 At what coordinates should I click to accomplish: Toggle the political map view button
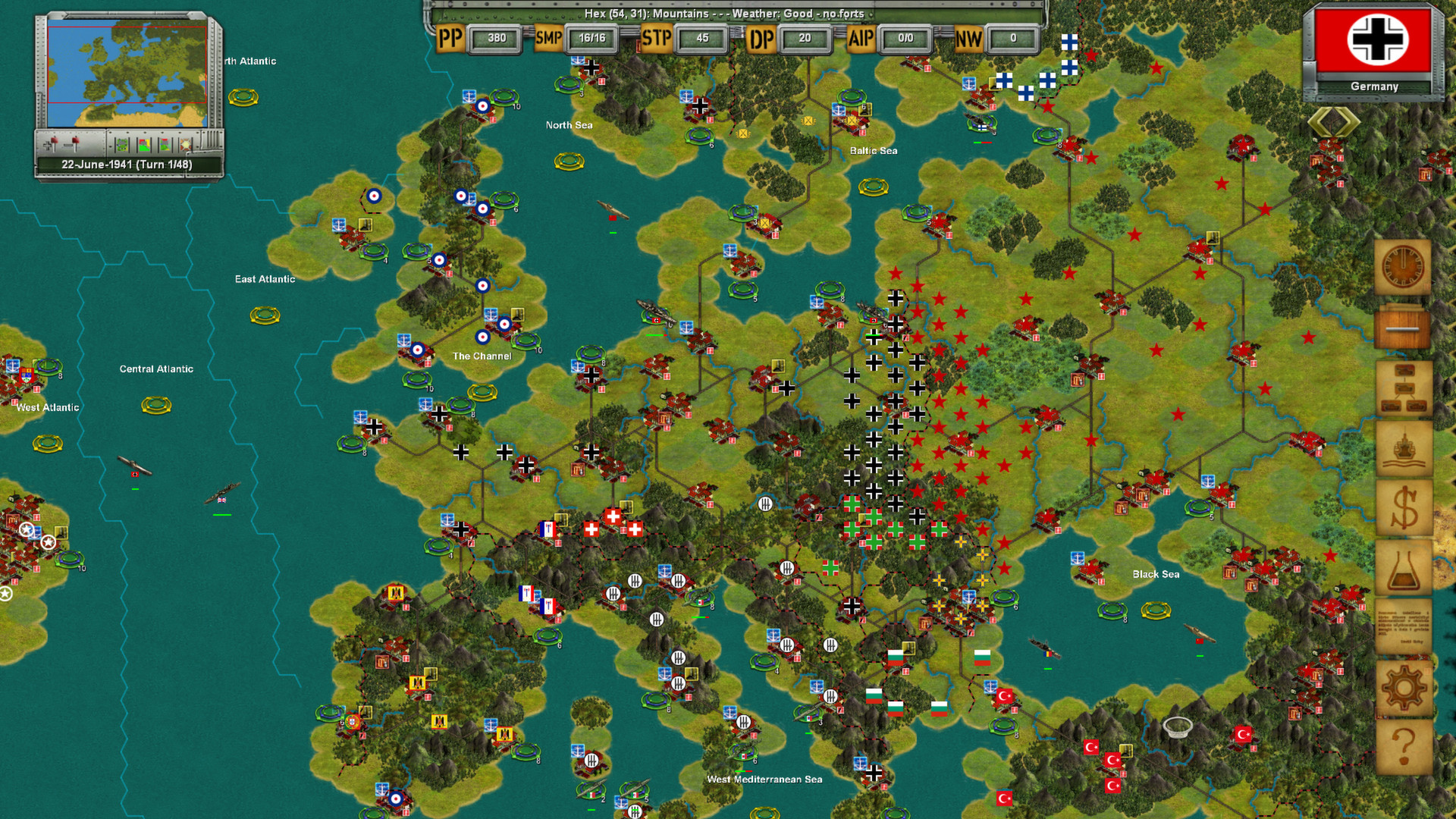coord(144,144)
